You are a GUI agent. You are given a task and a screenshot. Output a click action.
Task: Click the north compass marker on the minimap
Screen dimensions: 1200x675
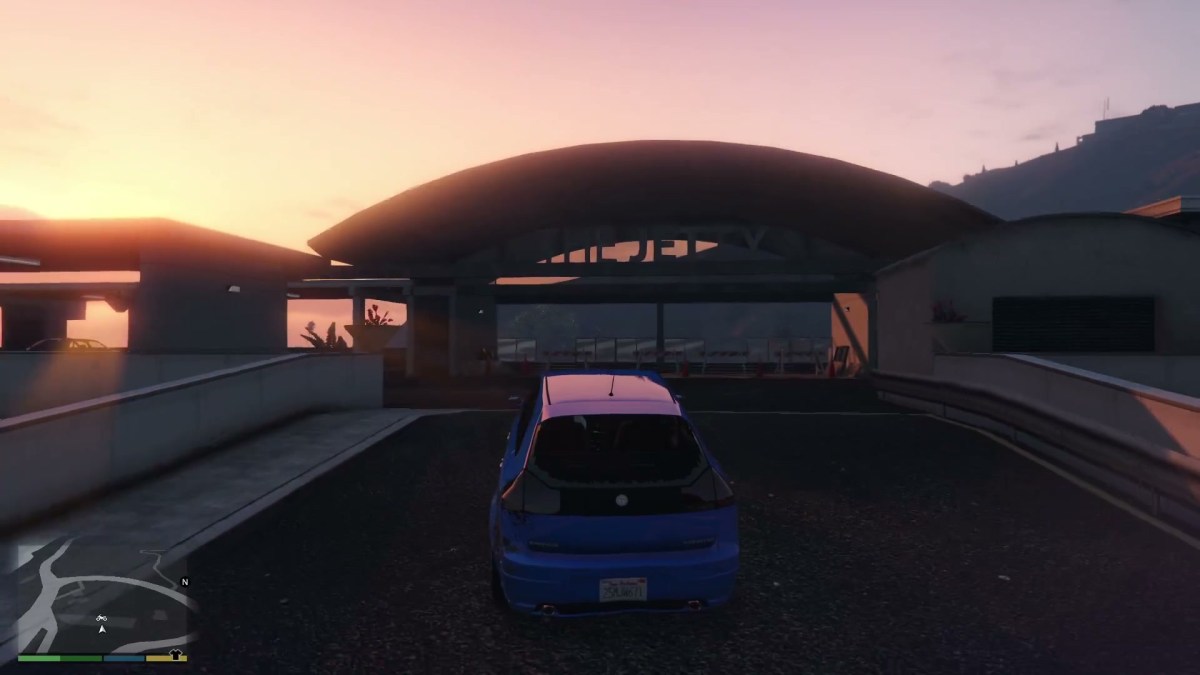(184, 581)
